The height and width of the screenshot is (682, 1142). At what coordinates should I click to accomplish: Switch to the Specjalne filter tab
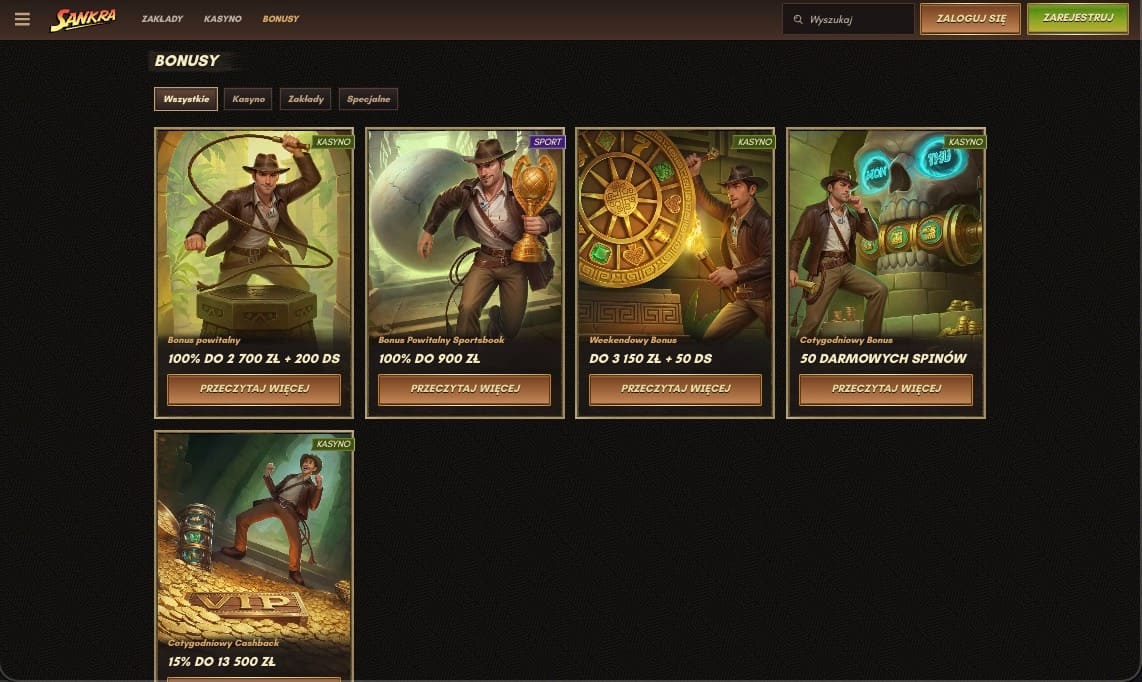coord(368,99)
